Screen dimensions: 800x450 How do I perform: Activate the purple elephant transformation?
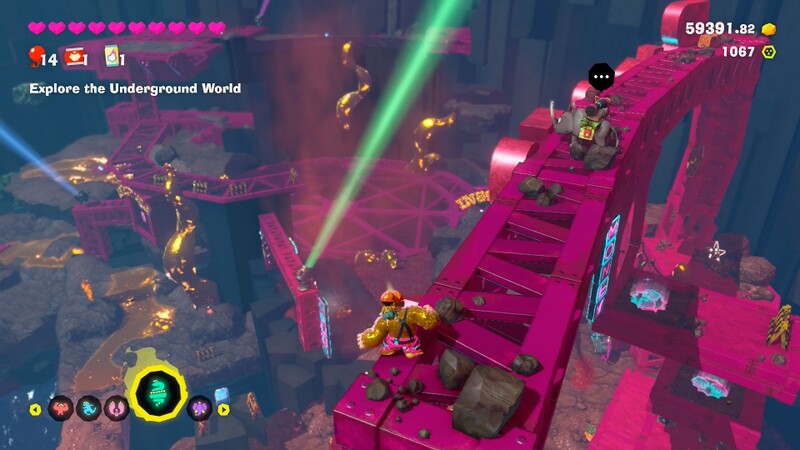[x=199, y=408]
